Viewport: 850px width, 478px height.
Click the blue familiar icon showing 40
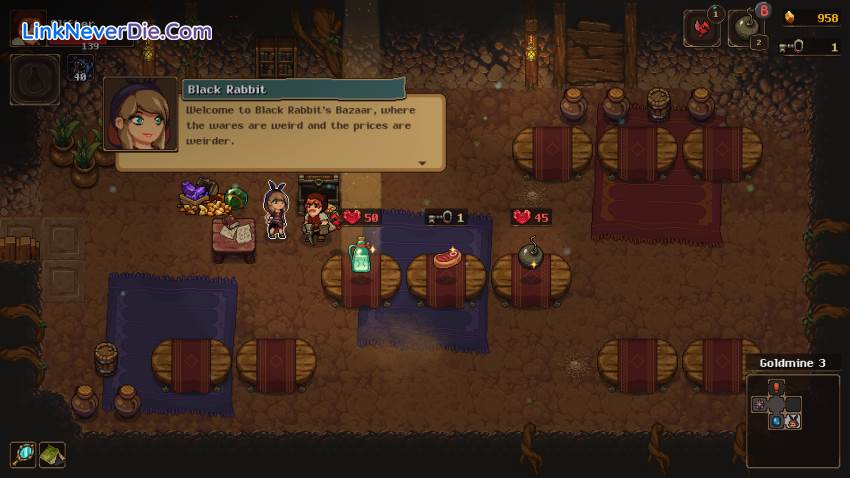click(x=80, y=69)
